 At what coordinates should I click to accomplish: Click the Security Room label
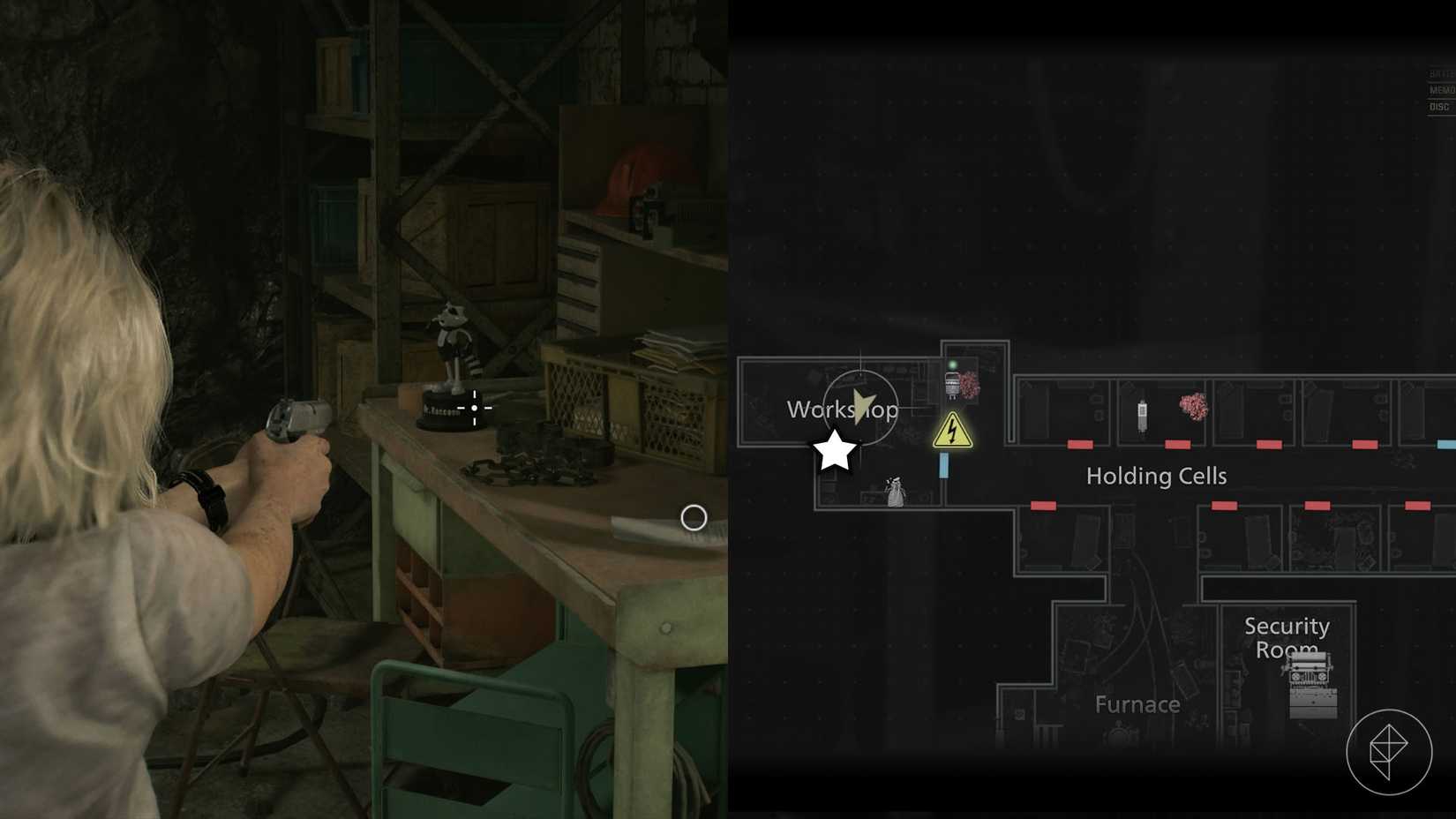click(x=1287, y=637)
